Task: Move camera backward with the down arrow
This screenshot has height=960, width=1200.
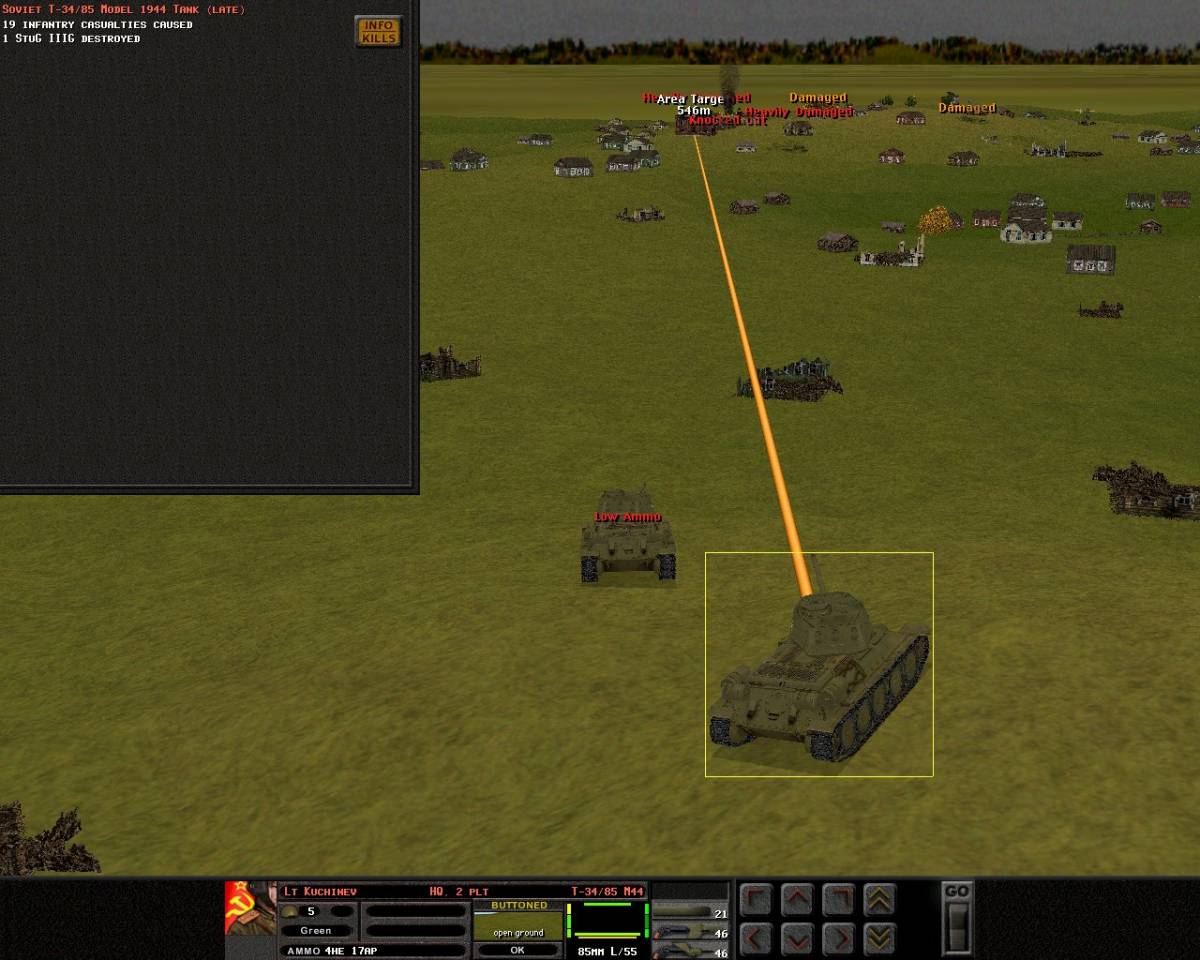Action: [x=797, y=939]
